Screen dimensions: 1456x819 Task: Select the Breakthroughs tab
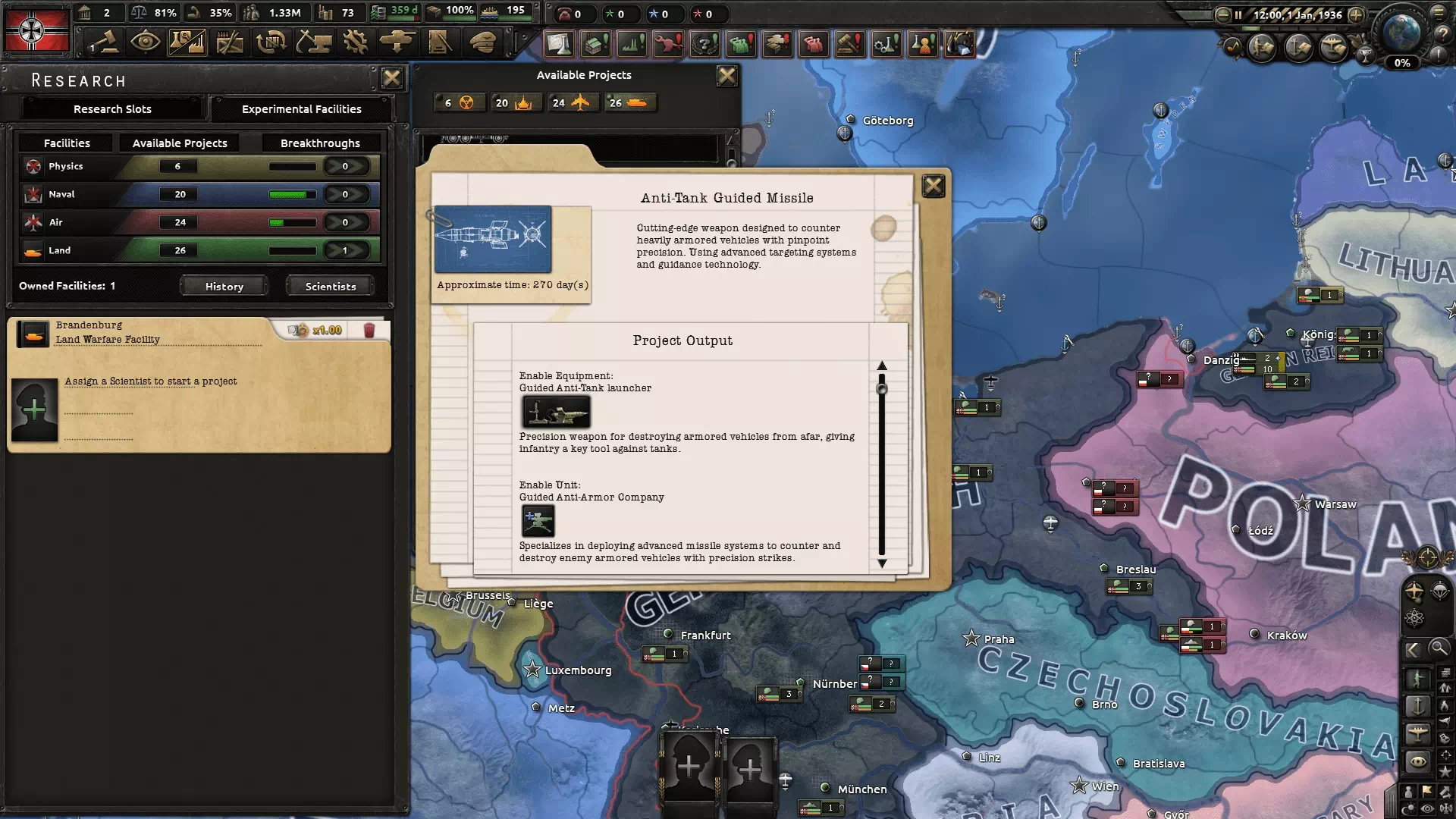point(320,143)
